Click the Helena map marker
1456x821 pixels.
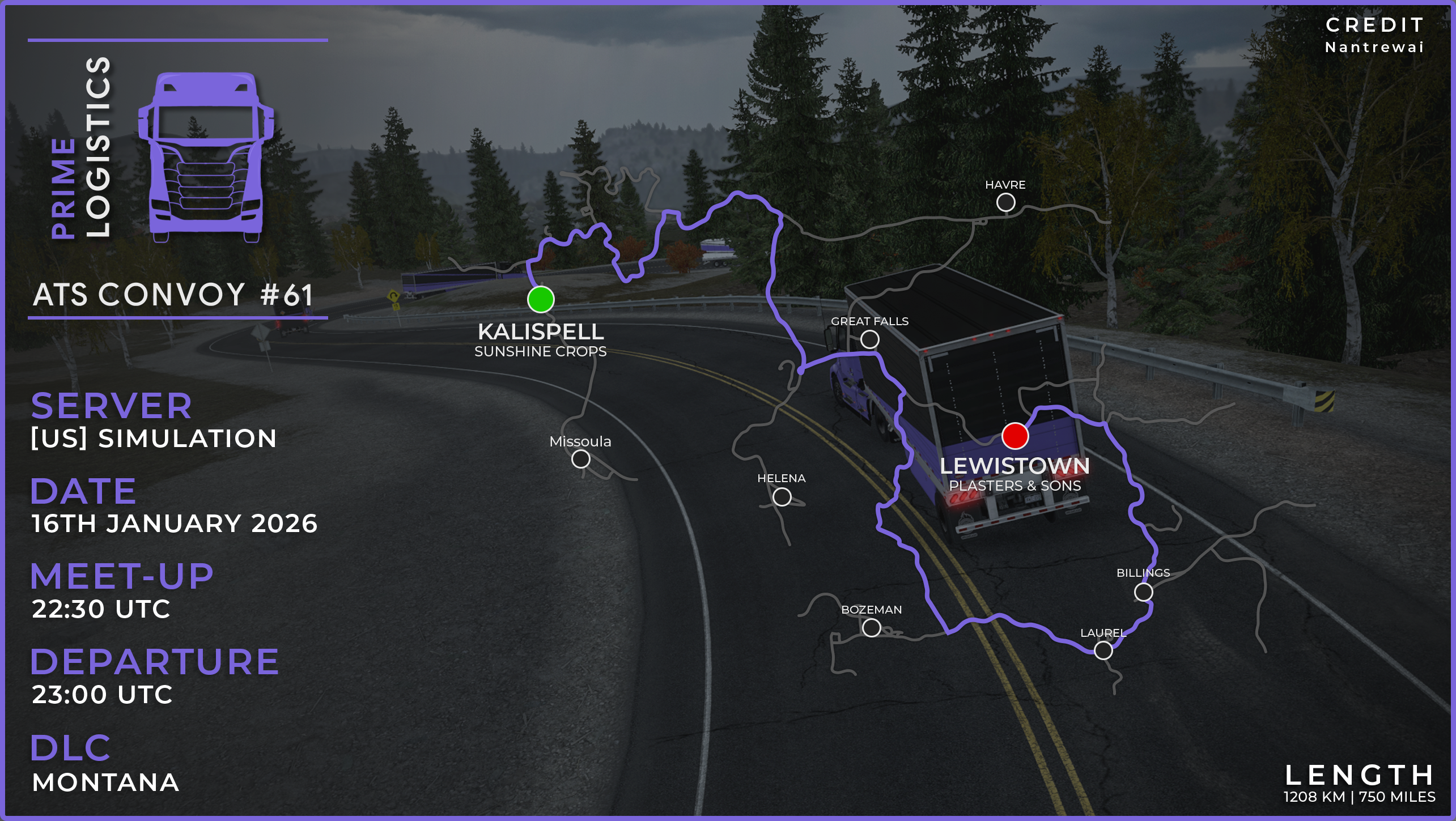pos(782,497)
